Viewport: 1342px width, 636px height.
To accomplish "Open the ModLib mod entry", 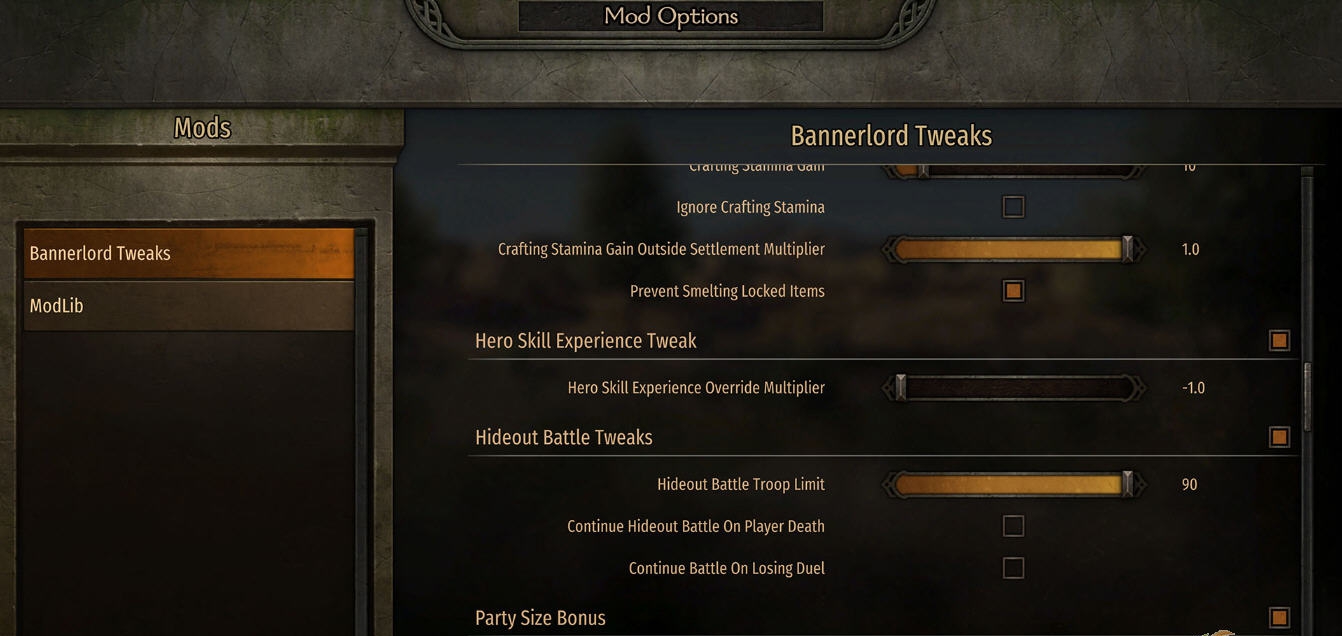I will click(188, 306).
